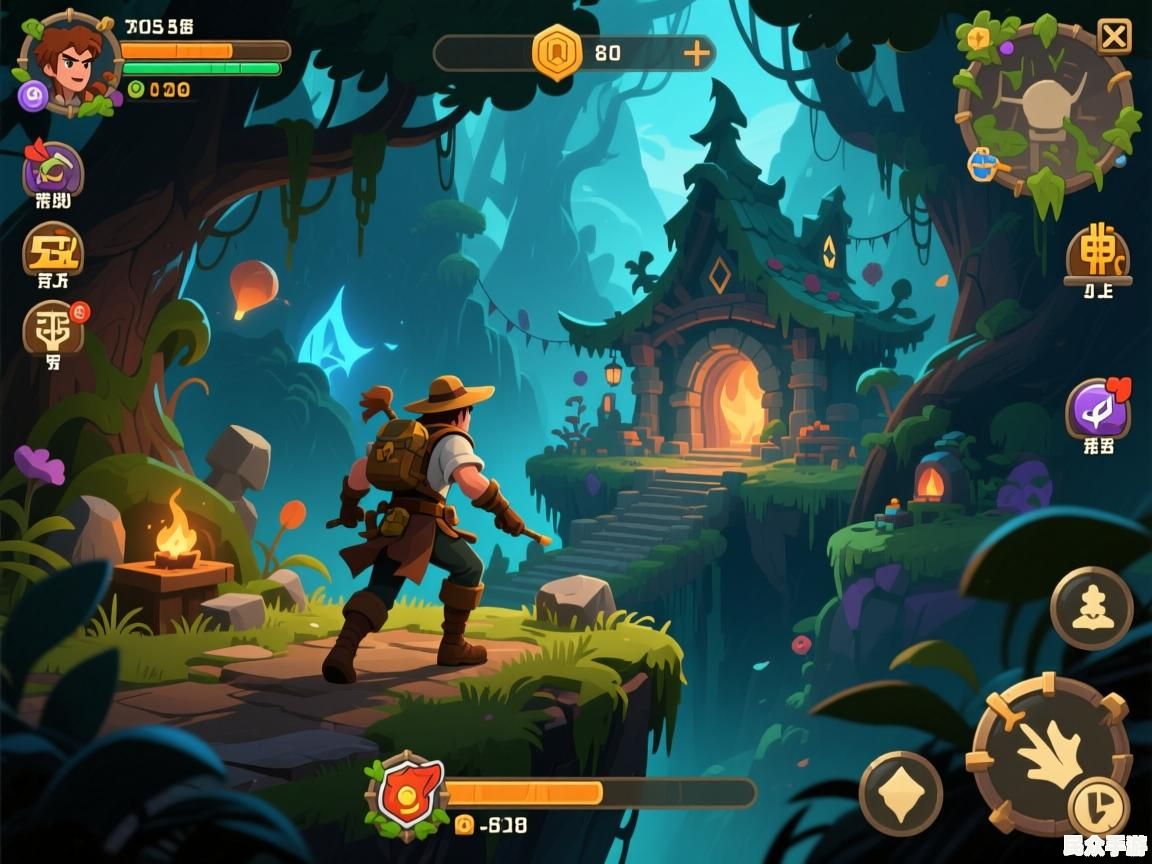This screenshot has width=1152, height=864.
Task: Tap the purple swirl badge on the portrait
Action: click(33, 95)
